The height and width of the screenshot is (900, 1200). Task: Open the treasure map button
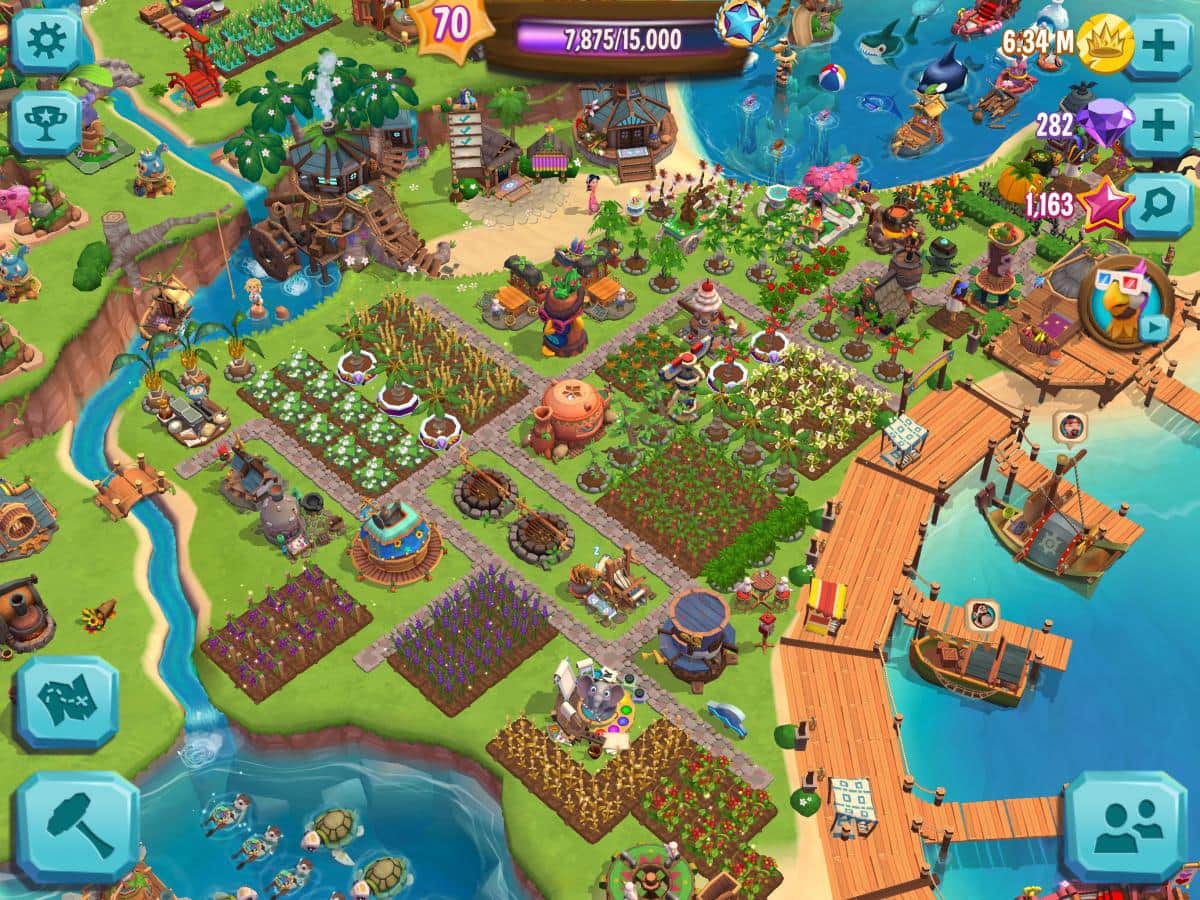pos(66,703)
